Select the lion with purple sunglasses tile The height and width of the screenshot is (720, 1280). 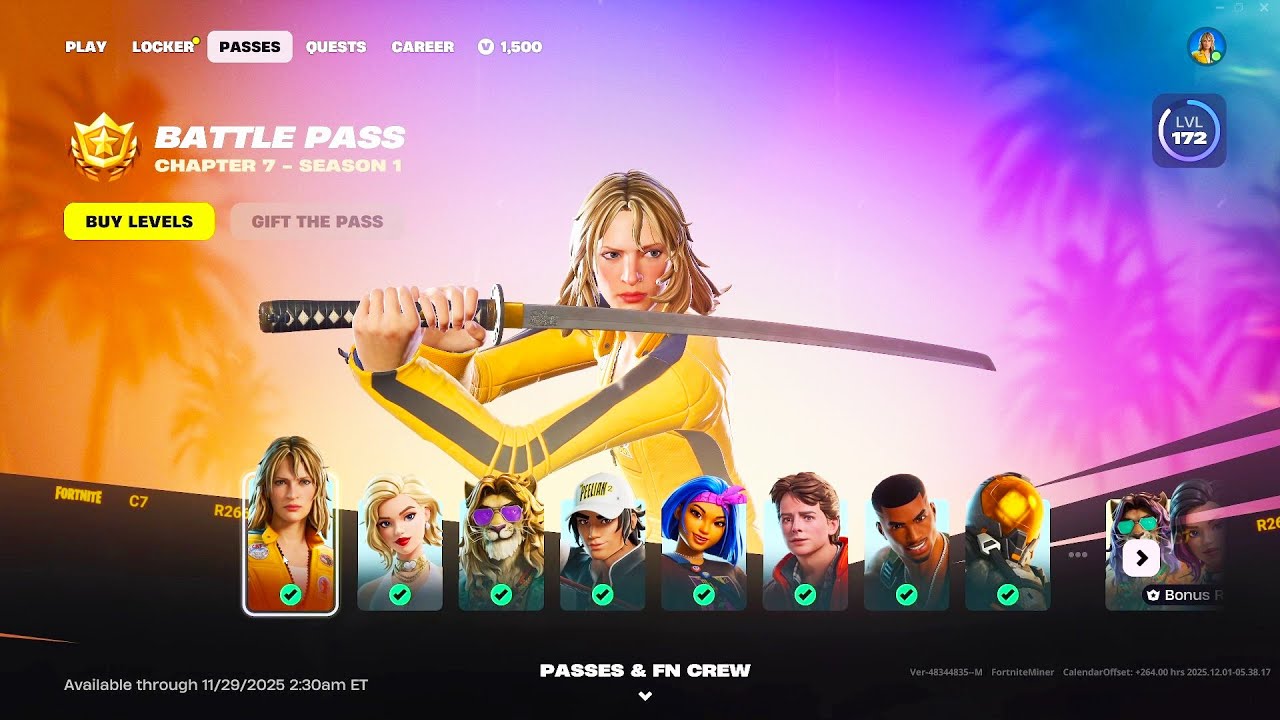(x=501, y=545)
